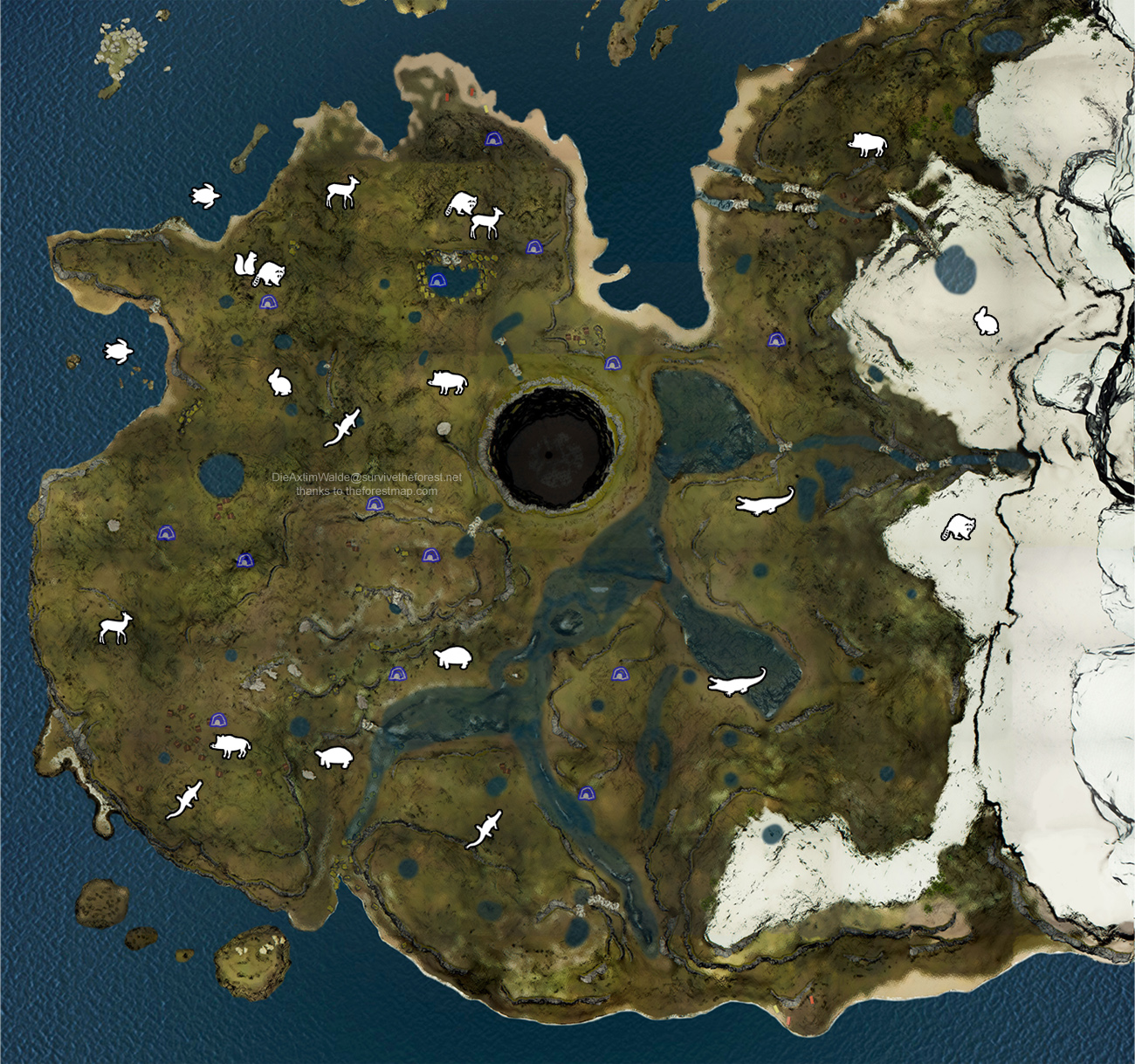Select the boar marker nearest the sinkhole
The width and height of the screenshot is (1135, 1064).
tap(447, 381)
